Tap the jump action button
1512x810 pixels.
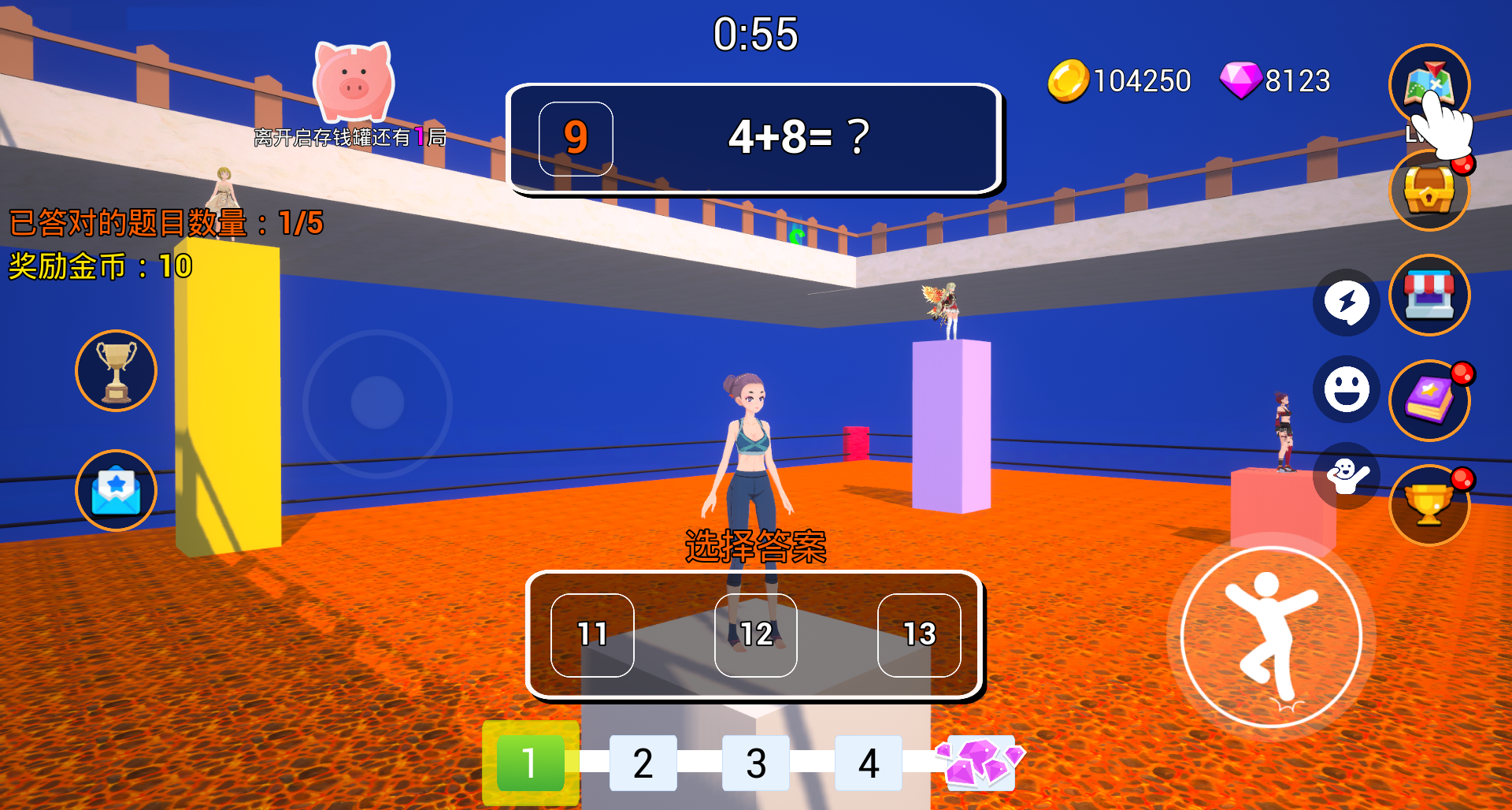click(x=1271, y=637)
